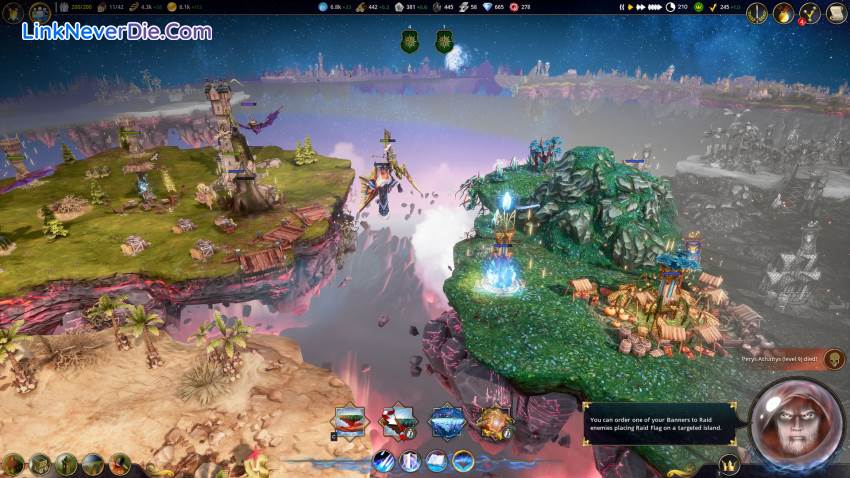
Task: Open the scroll journal in top bar
Action: [834, 13]
